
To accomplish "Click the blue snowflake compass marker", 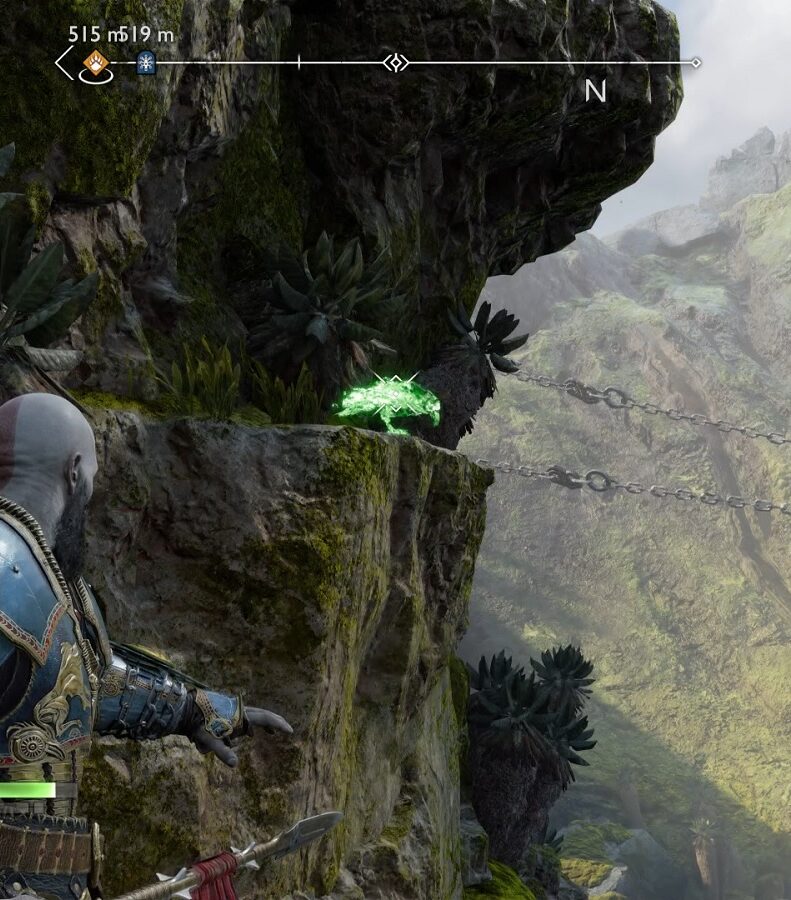I will pos(146,62).
